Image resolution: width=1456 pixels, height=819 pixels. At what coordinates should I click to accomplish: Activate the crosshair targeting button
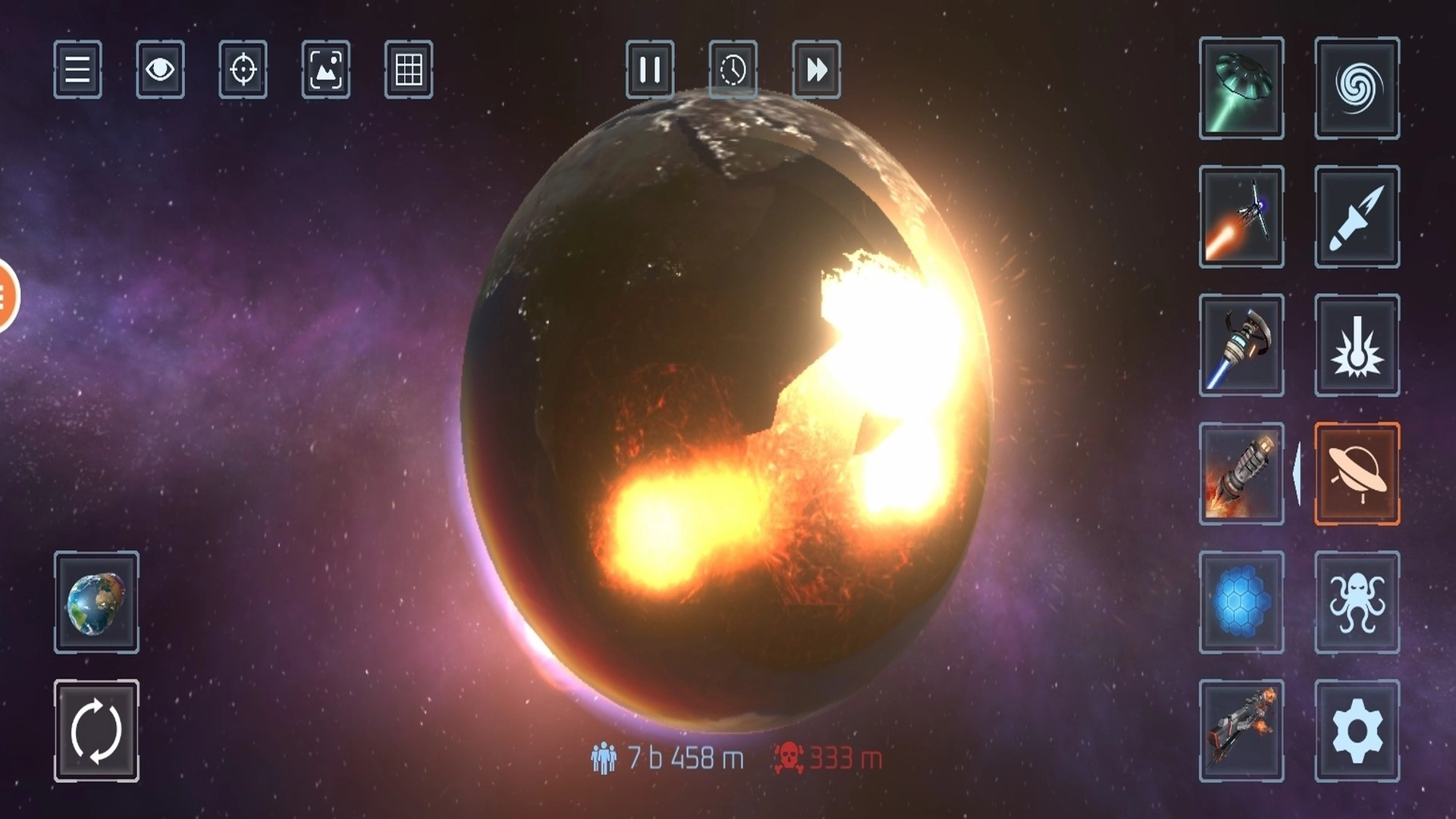coord(243,70)
